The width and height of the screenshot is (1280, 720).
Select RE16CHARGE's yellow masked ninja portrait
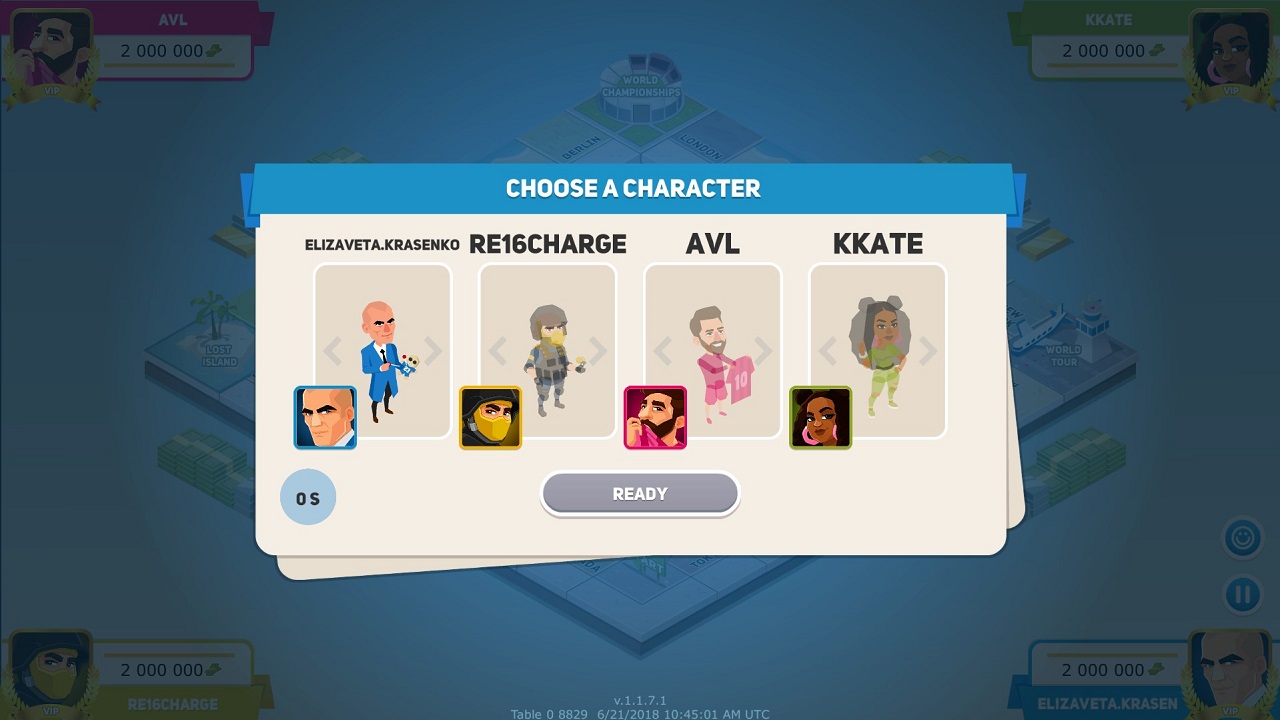pos(489,418)
